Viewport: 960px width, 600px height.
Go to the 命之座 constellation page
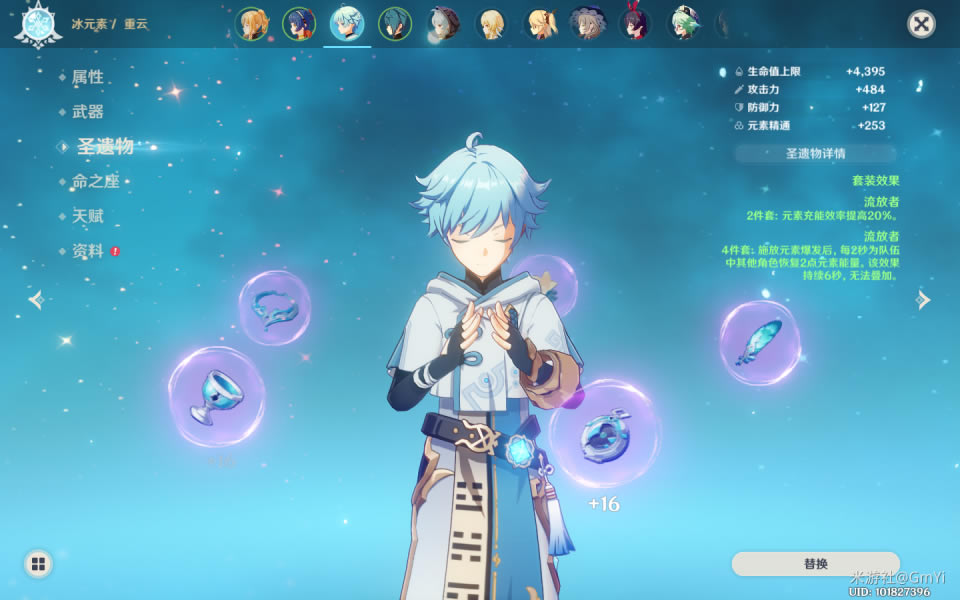point(95,181)
